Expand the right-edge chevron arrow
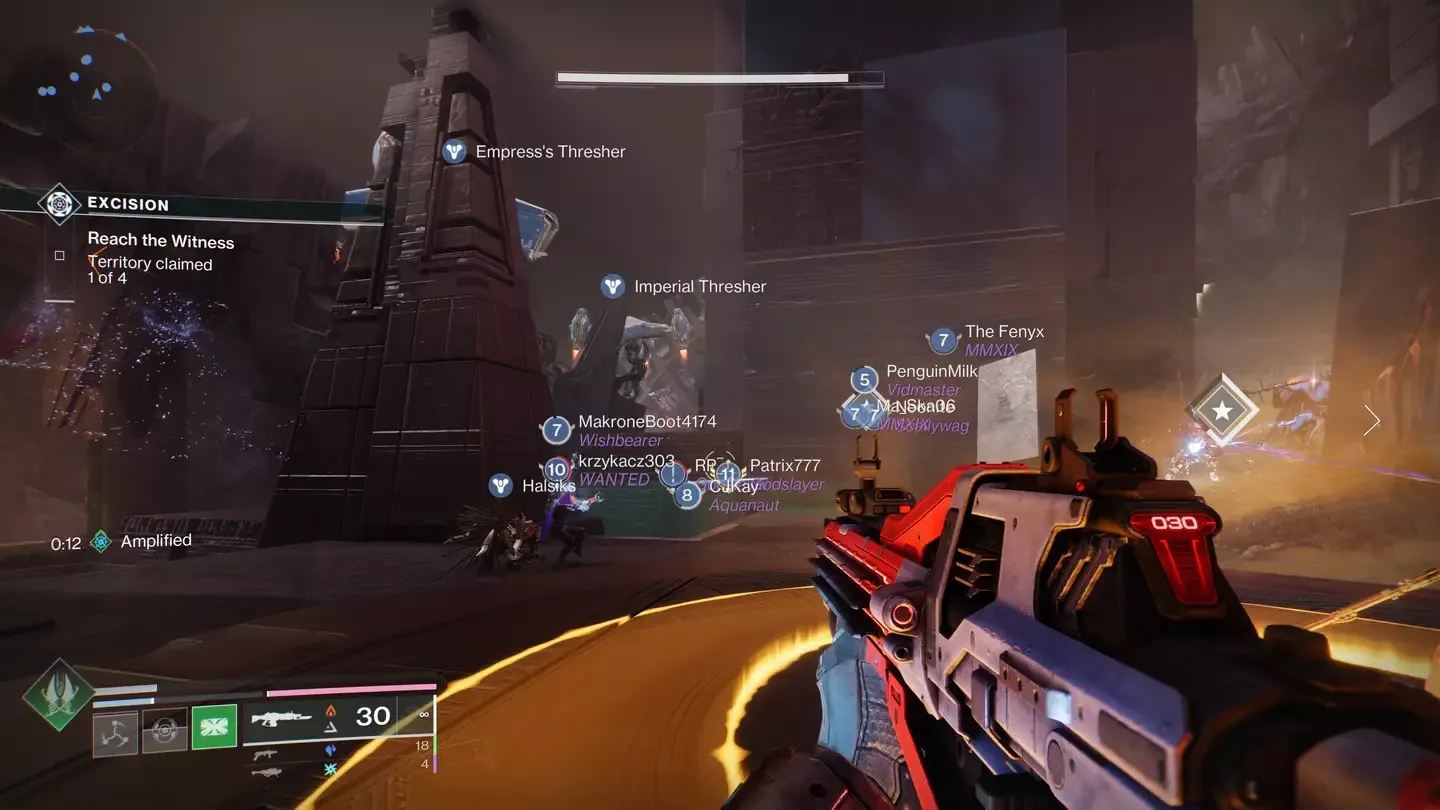Screen dimensions: 1440x810 [x=1371, y=421]
